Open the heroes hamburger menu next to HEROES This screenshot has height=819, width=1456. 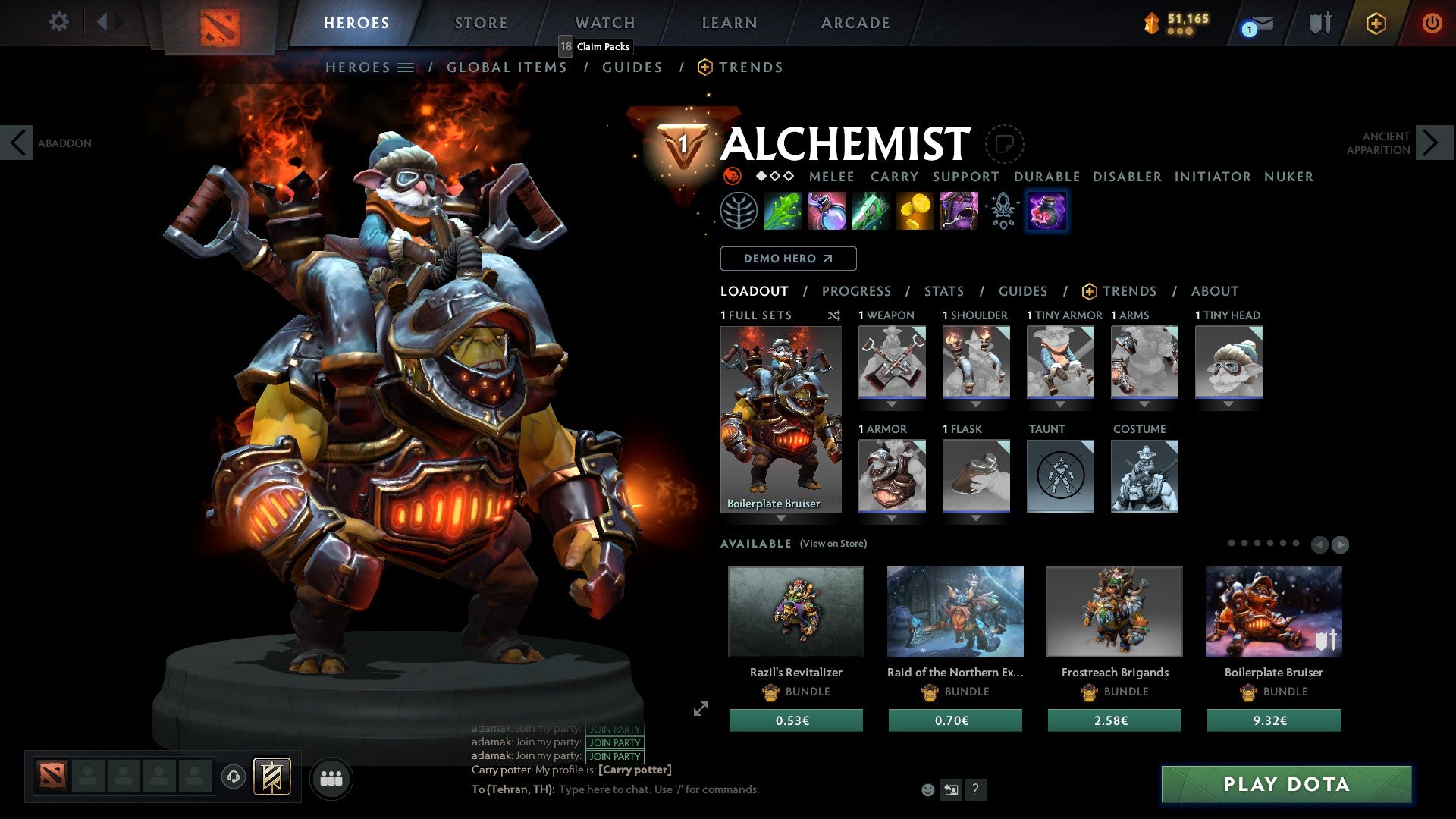405,67
